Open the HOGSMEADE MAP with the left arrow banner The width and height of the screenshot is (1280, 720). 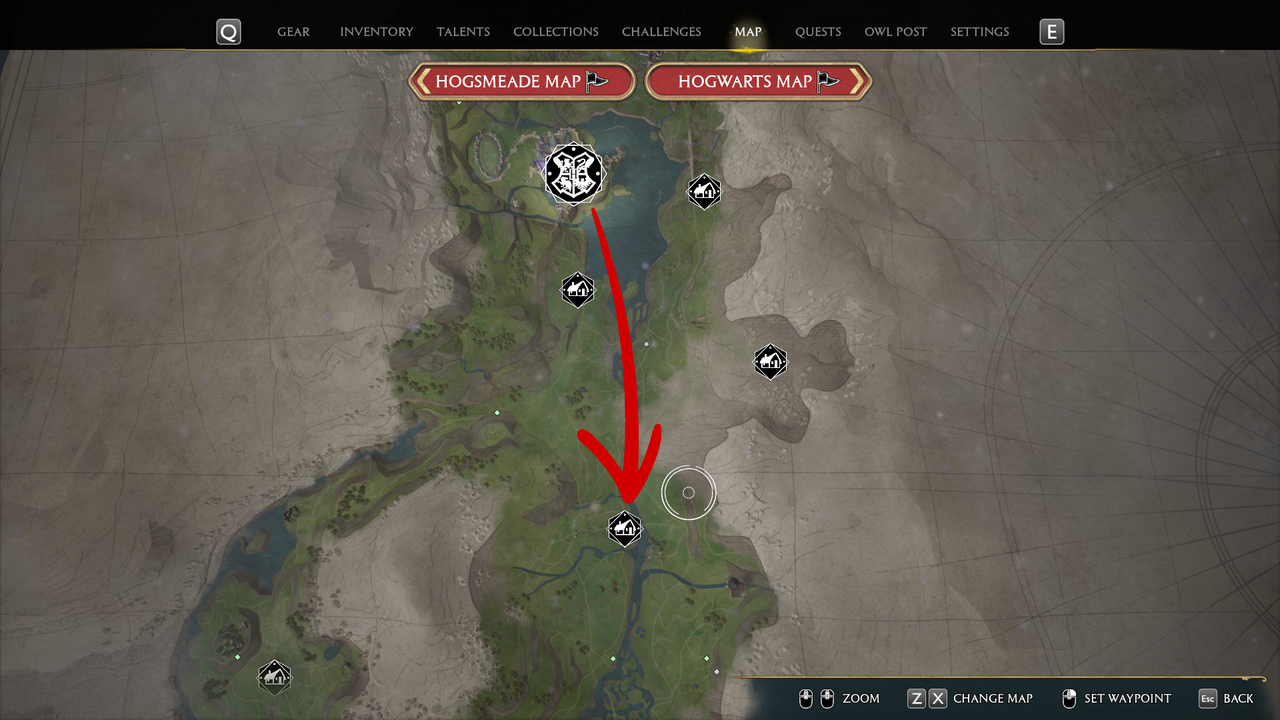(x=521, y=81)
